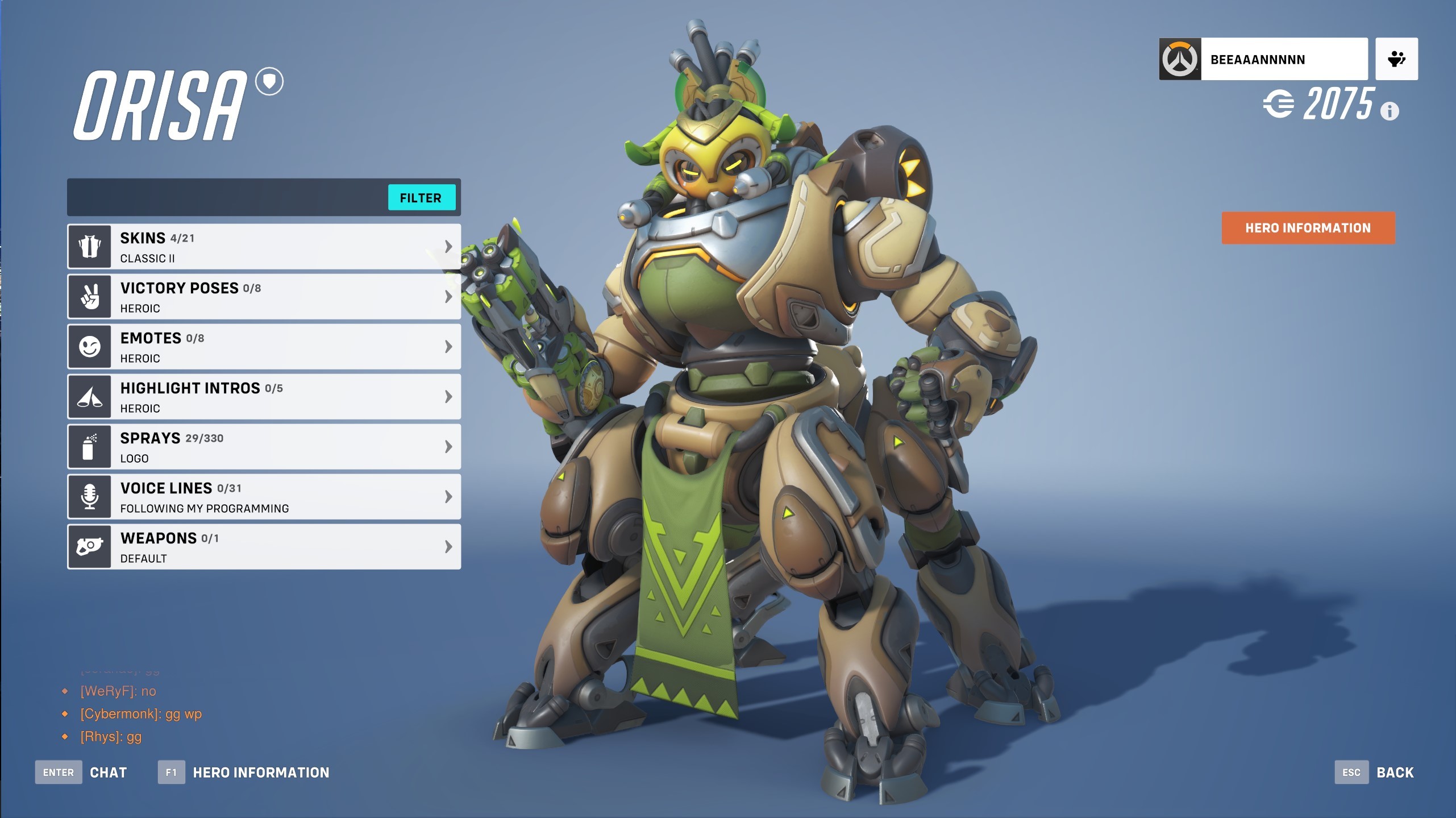Click the orange HERO INFORMATION button

click(1308, 227)
